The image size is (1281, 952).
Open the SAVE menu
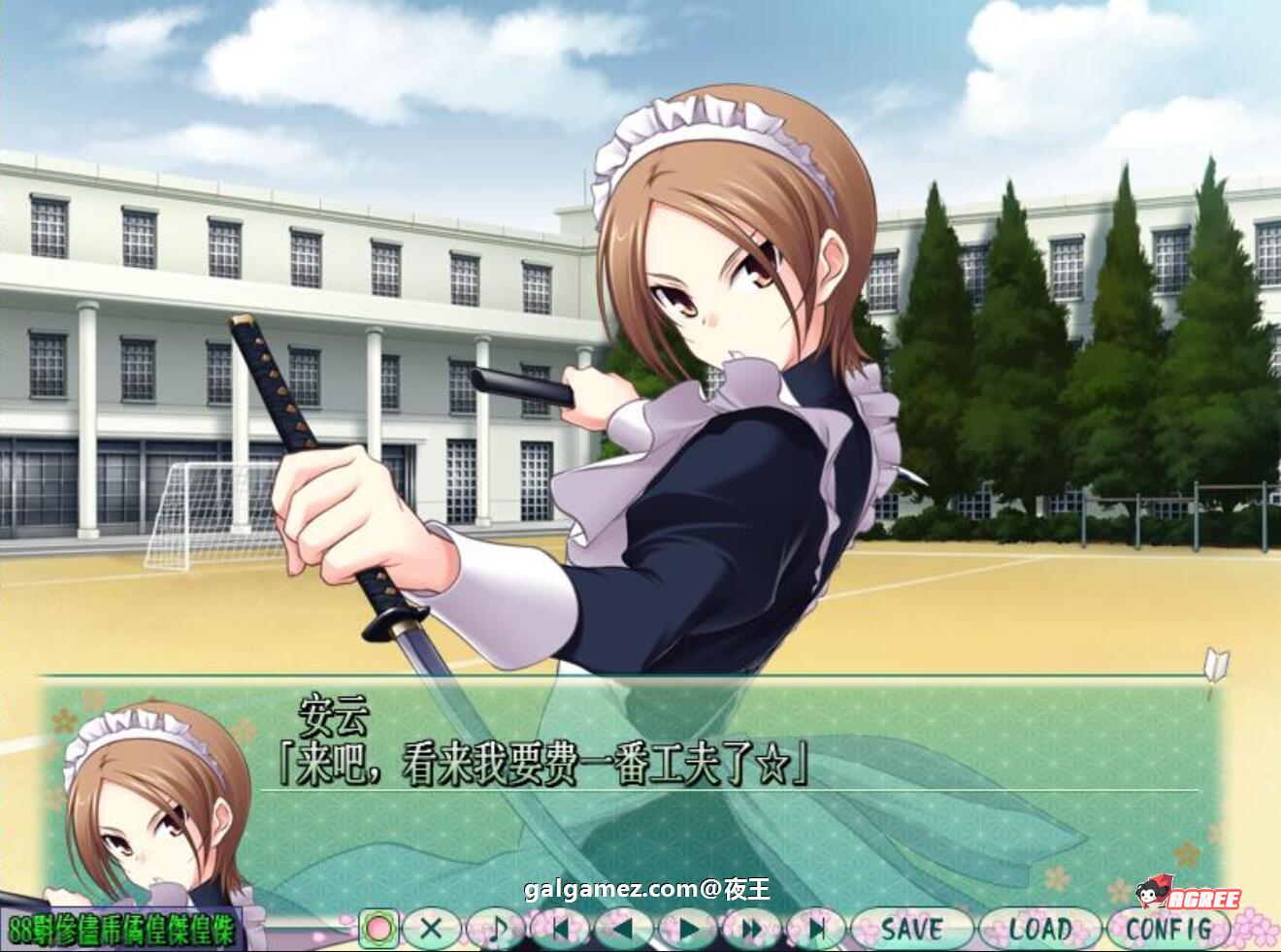click(910, 929)
